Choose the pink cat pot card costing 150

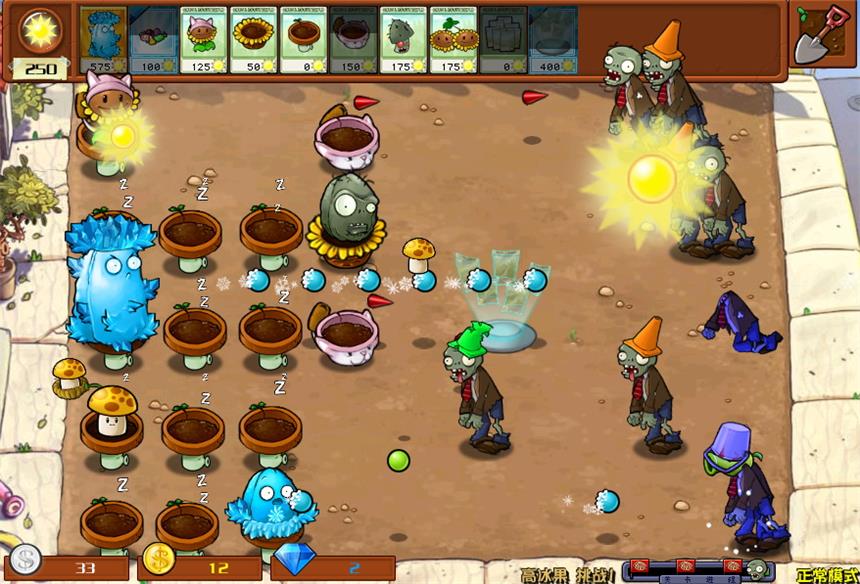(353, 39)
